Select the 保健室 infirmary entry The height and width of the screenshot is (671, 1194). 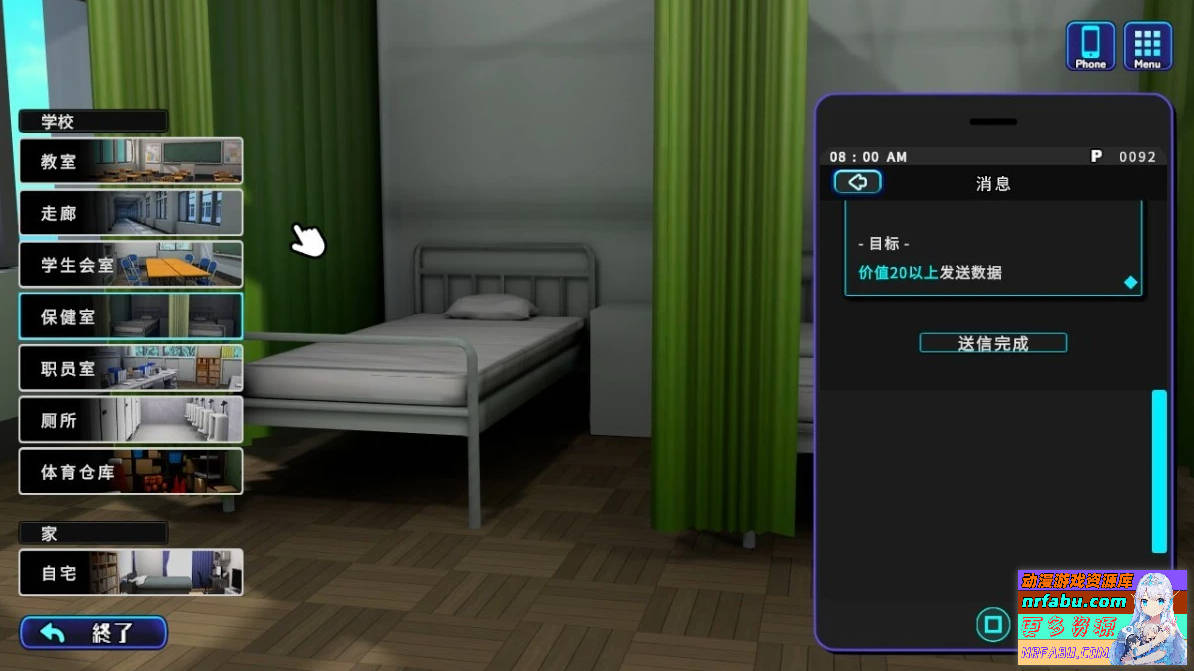[x=131, y=316]
